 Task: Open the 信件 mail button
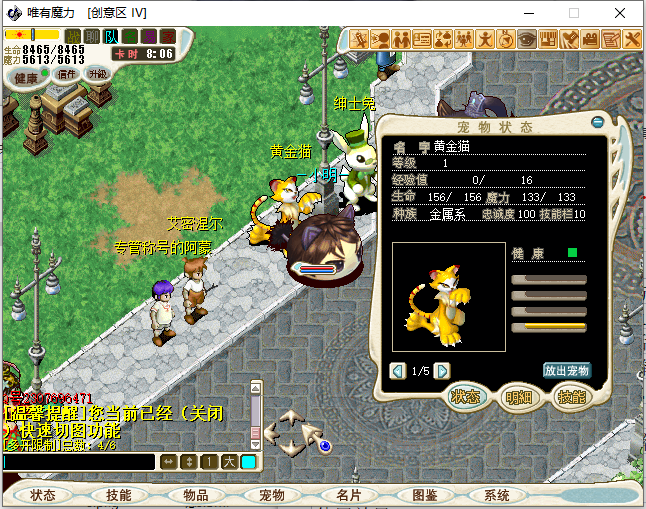(x=66, y=74)
